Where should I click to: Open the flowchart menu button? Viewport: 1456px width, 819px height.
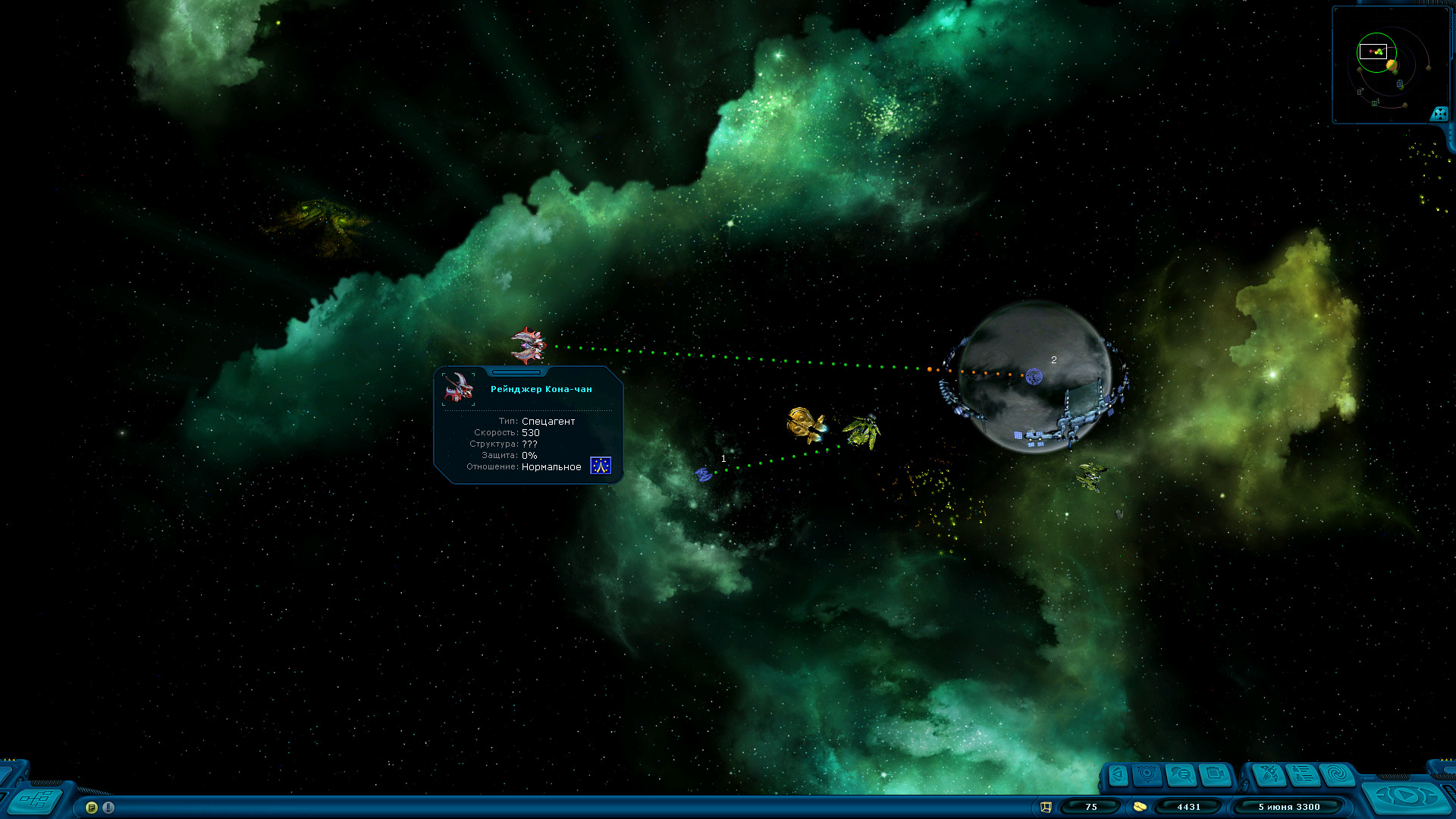(36, 799)
